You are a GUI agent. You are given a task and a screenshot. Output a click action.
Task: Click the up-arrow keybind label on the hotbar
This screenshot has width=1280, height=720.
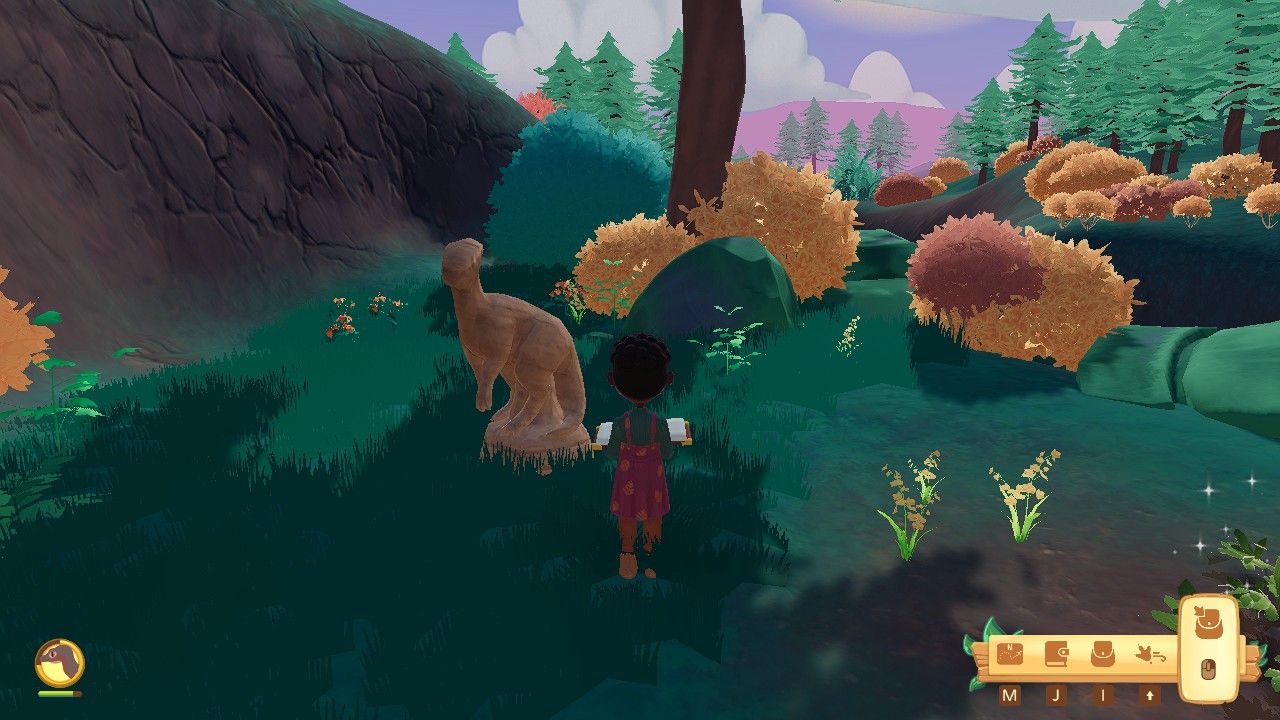point(1150,695)
